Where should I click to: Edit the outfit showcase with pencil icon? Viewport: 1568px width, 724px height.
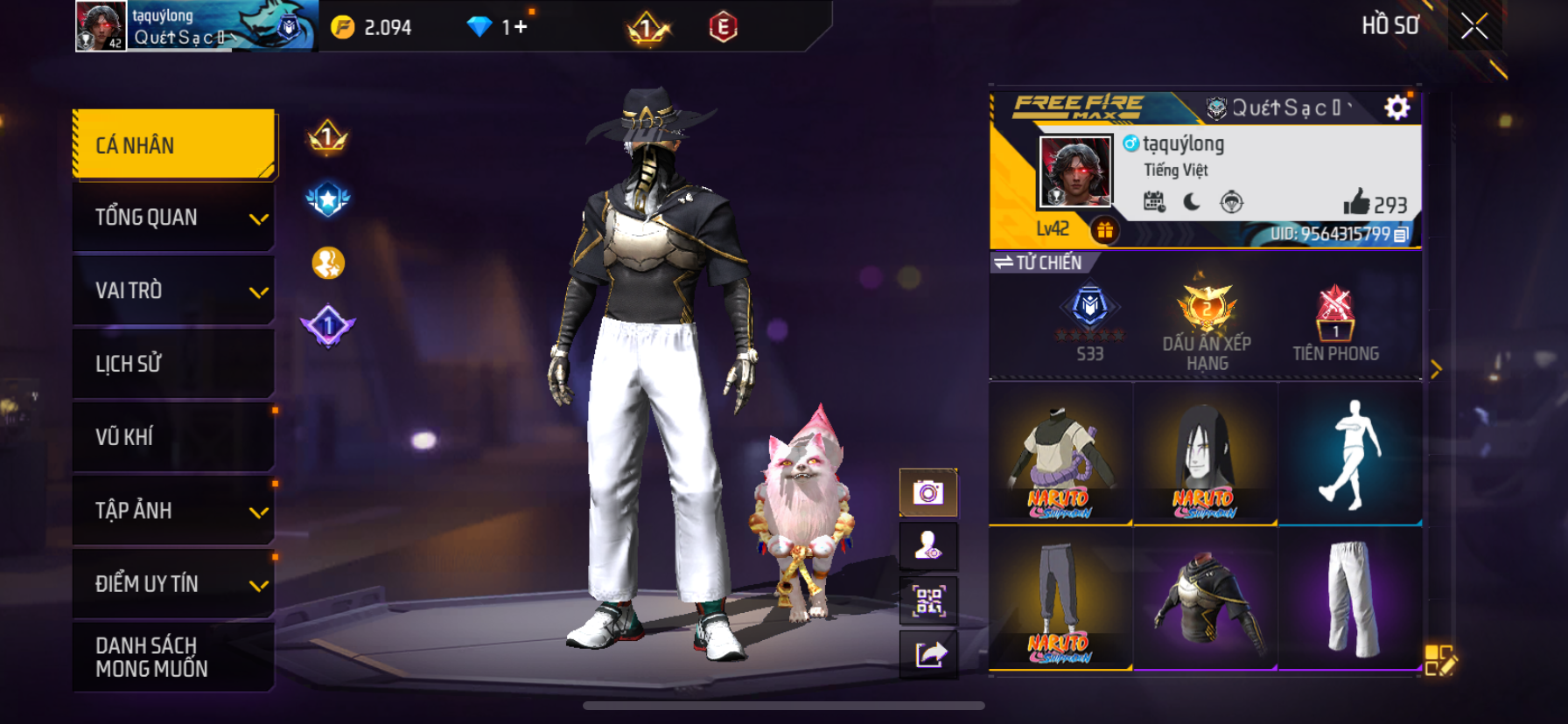(1439, 661)
